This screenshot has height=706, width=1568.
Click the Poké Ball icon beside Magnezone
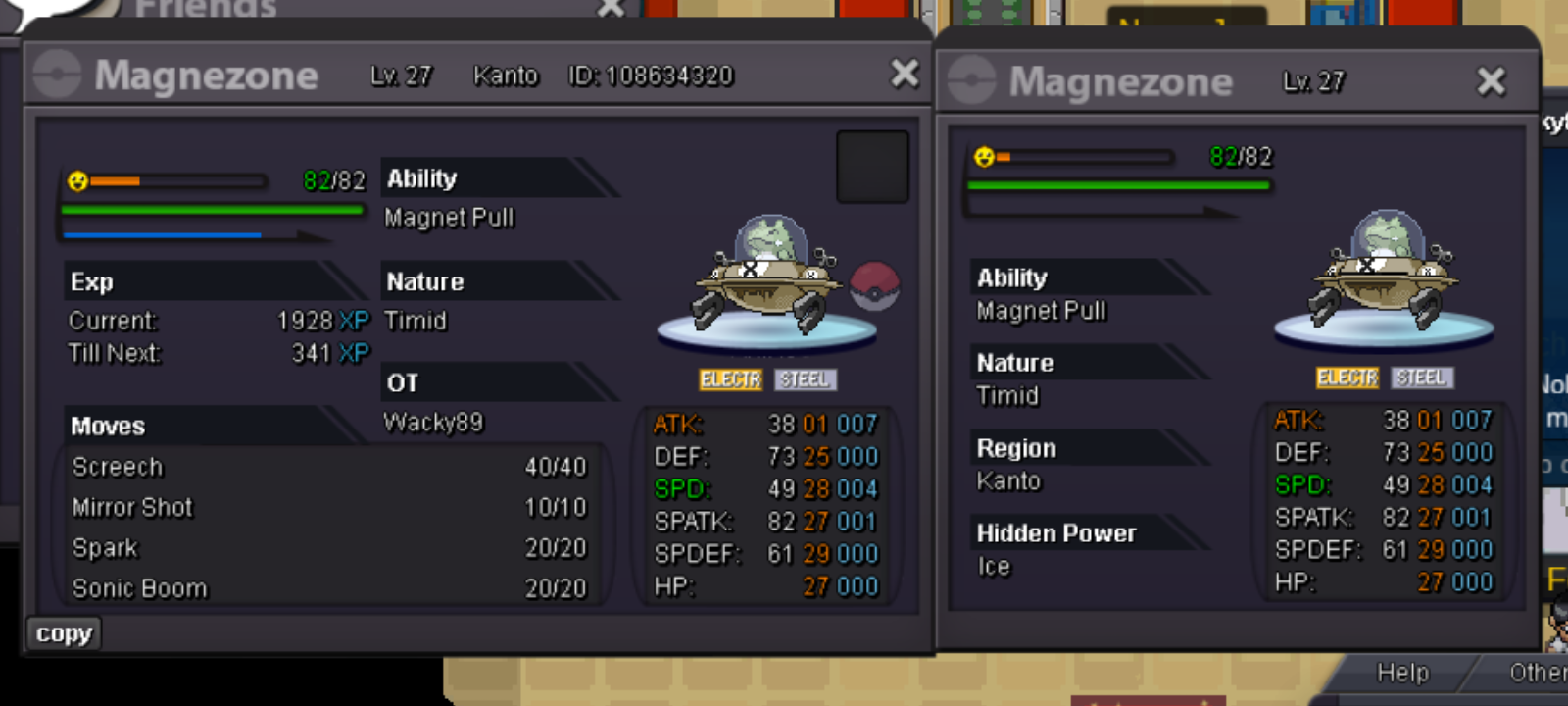click(x=873, y=286)
